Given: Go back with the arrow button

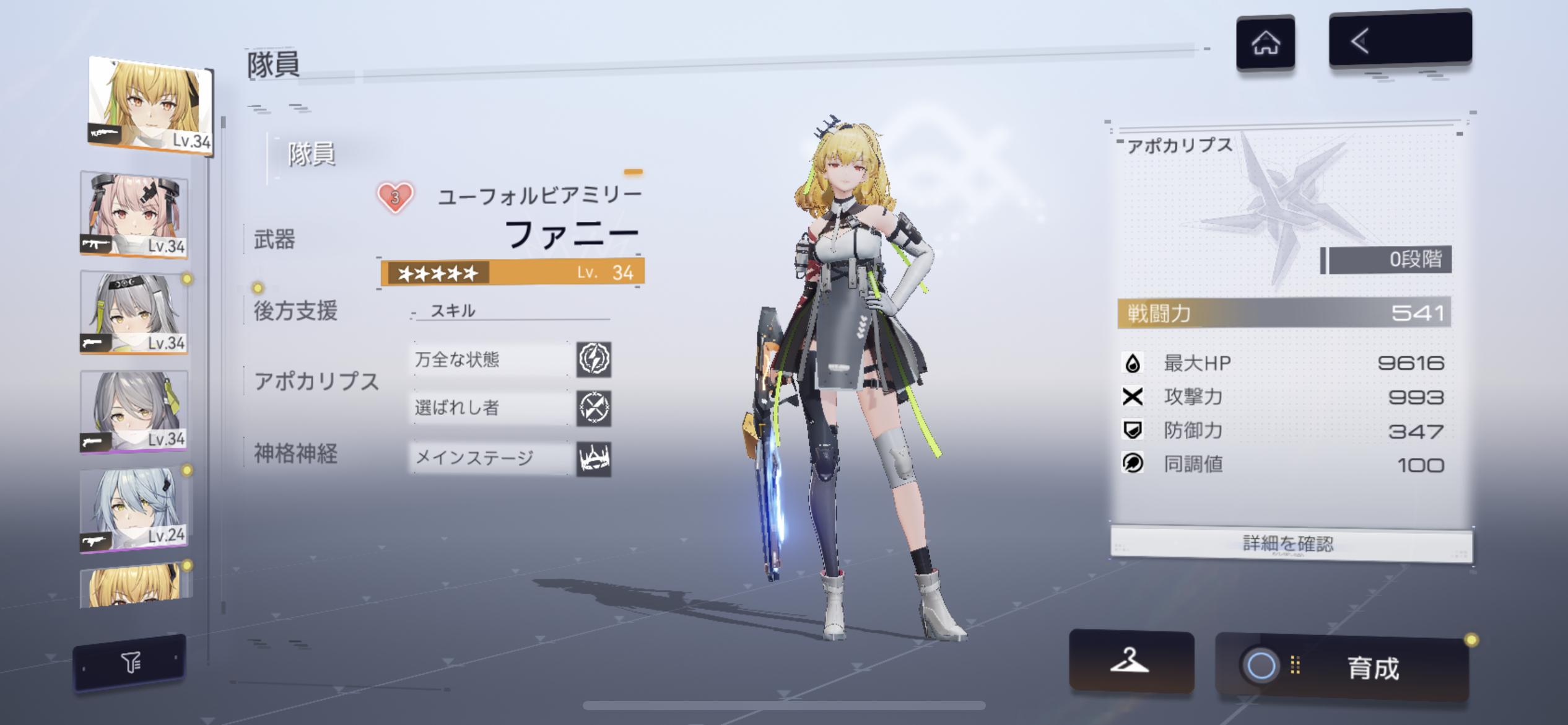Looking at the screenshot, I should click(x=1400, y=40).
